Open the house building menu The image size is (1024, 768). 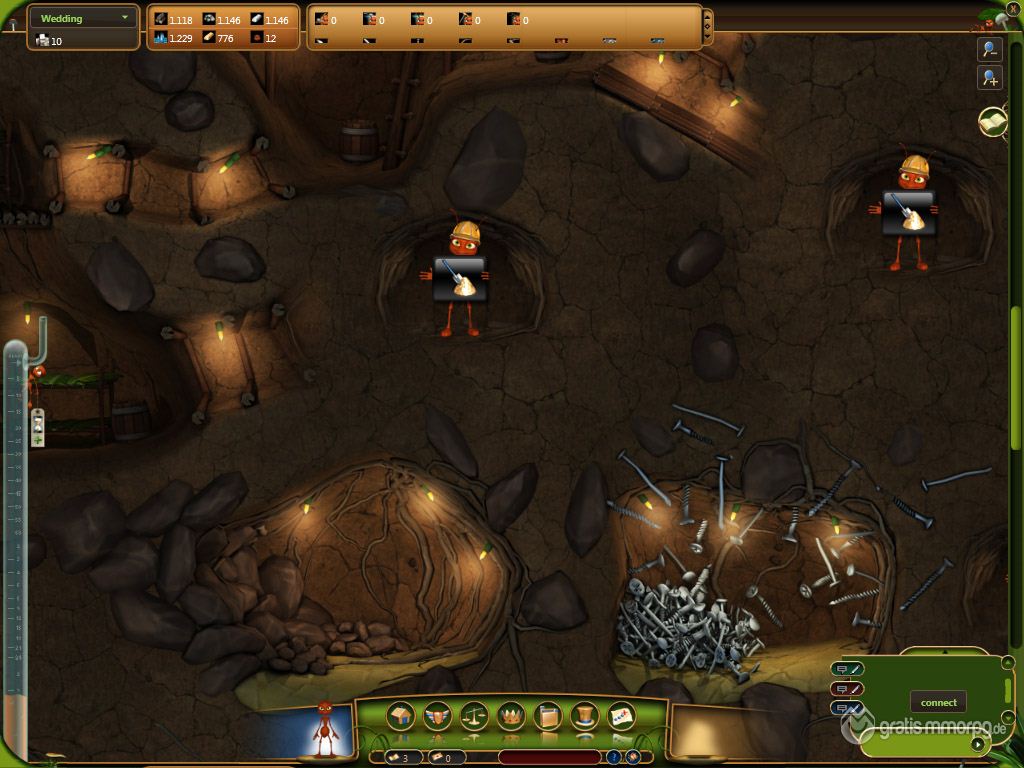point(401,716)
